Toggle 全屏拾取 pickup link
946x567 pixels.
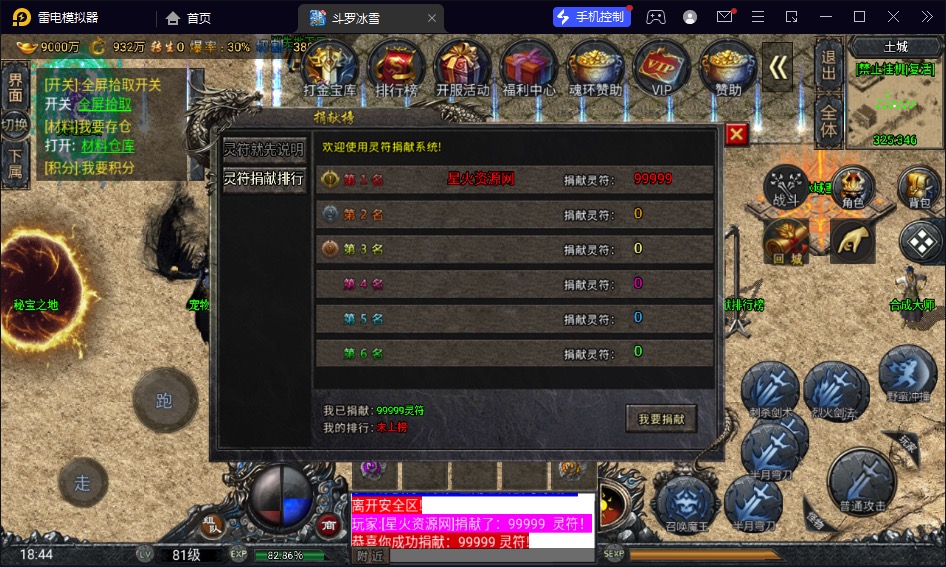105,104
